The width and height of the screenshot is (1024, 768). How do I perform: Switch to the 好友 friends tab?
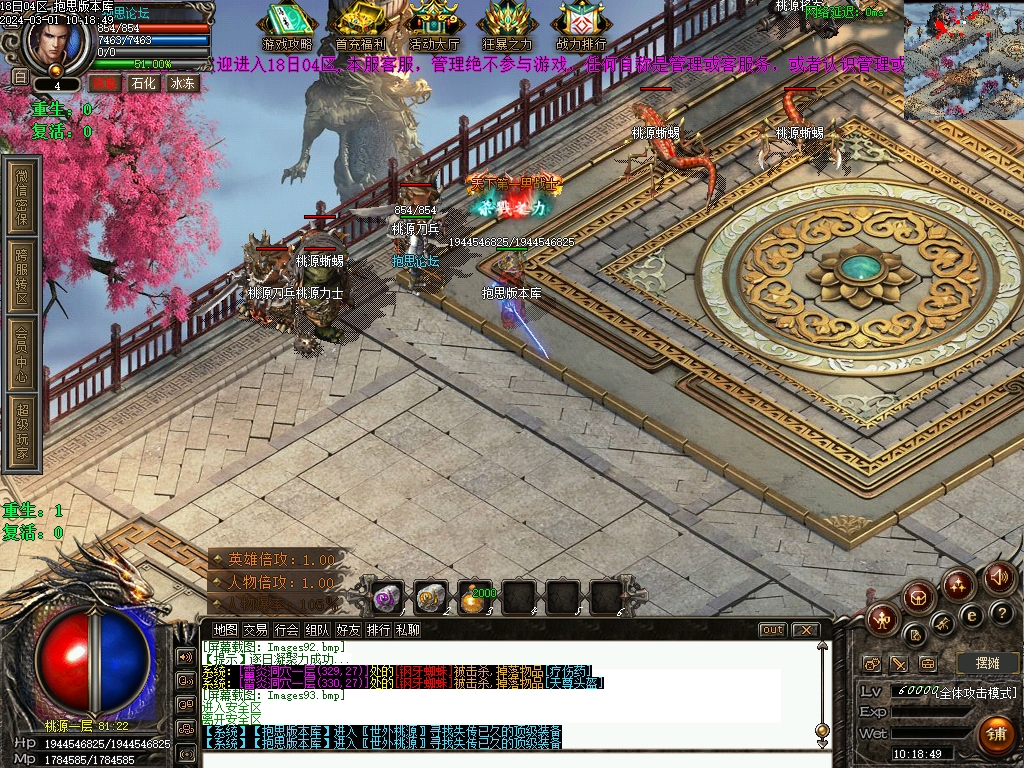tap(348, 630)
